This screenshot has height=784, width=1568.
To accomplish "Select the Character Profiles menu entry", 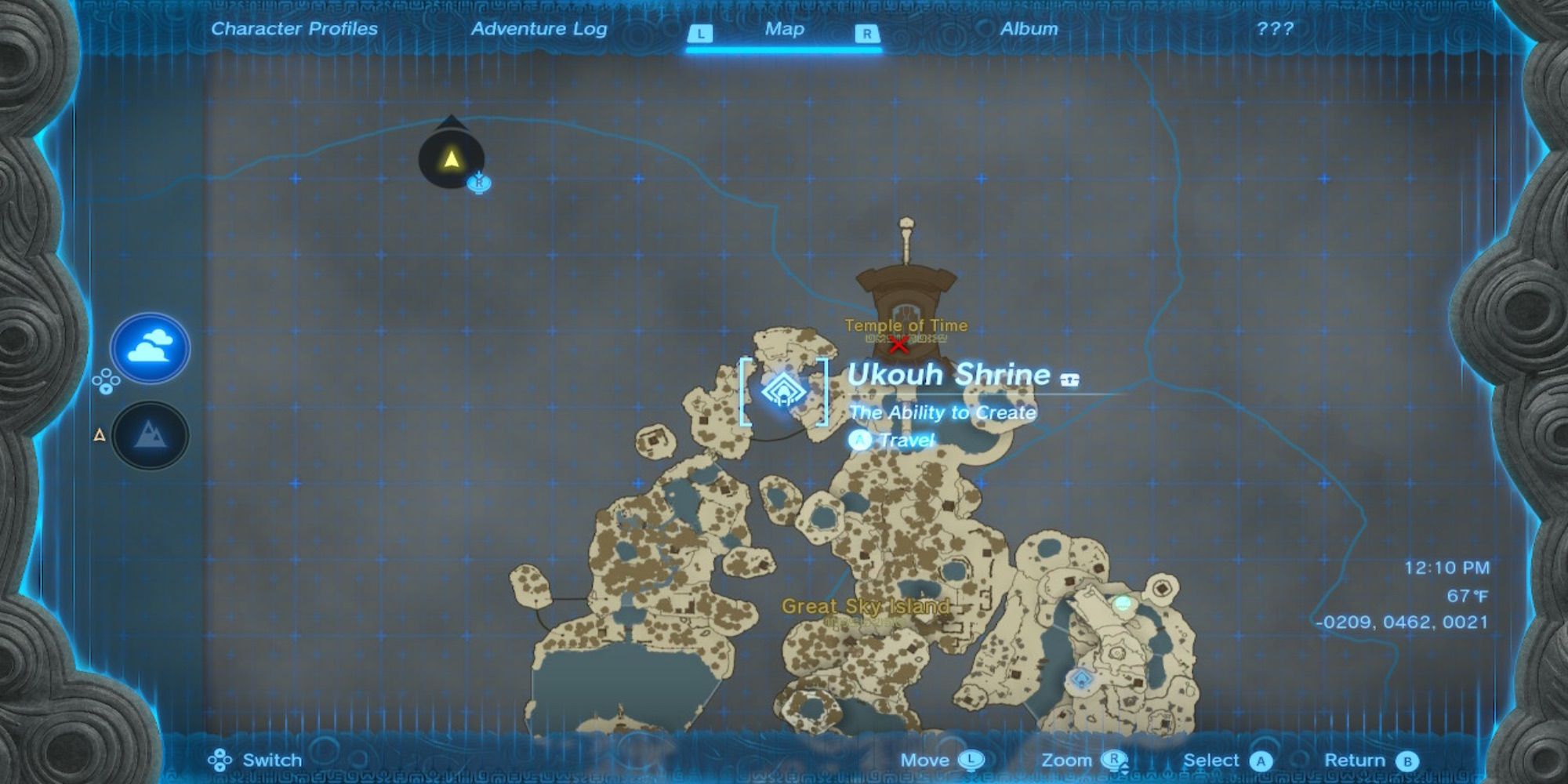I will click(x=293, y=29).
